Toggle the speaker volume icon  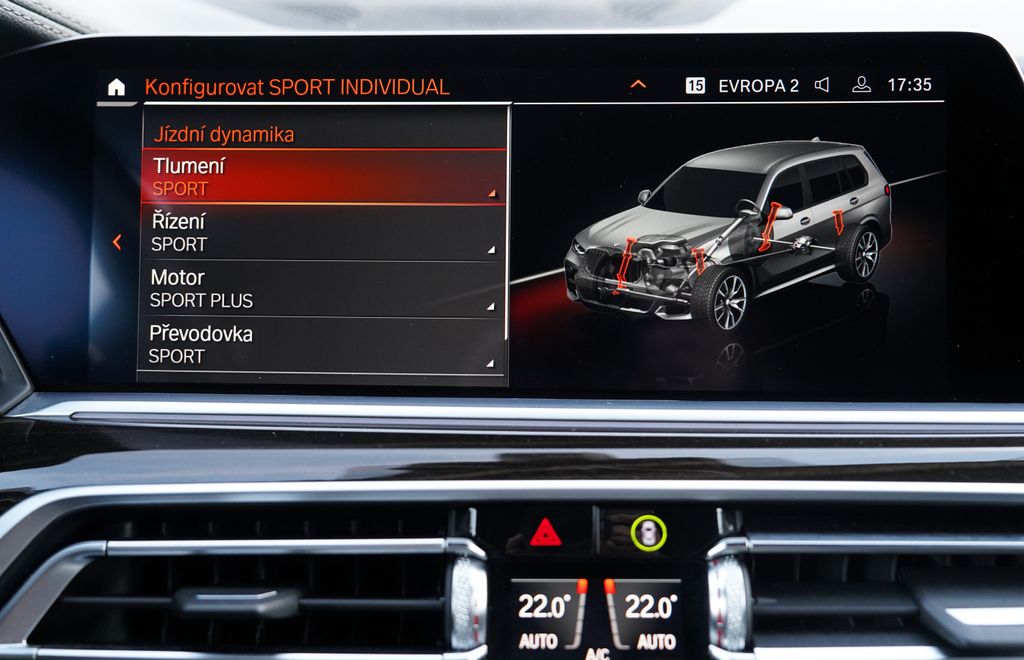822,85
